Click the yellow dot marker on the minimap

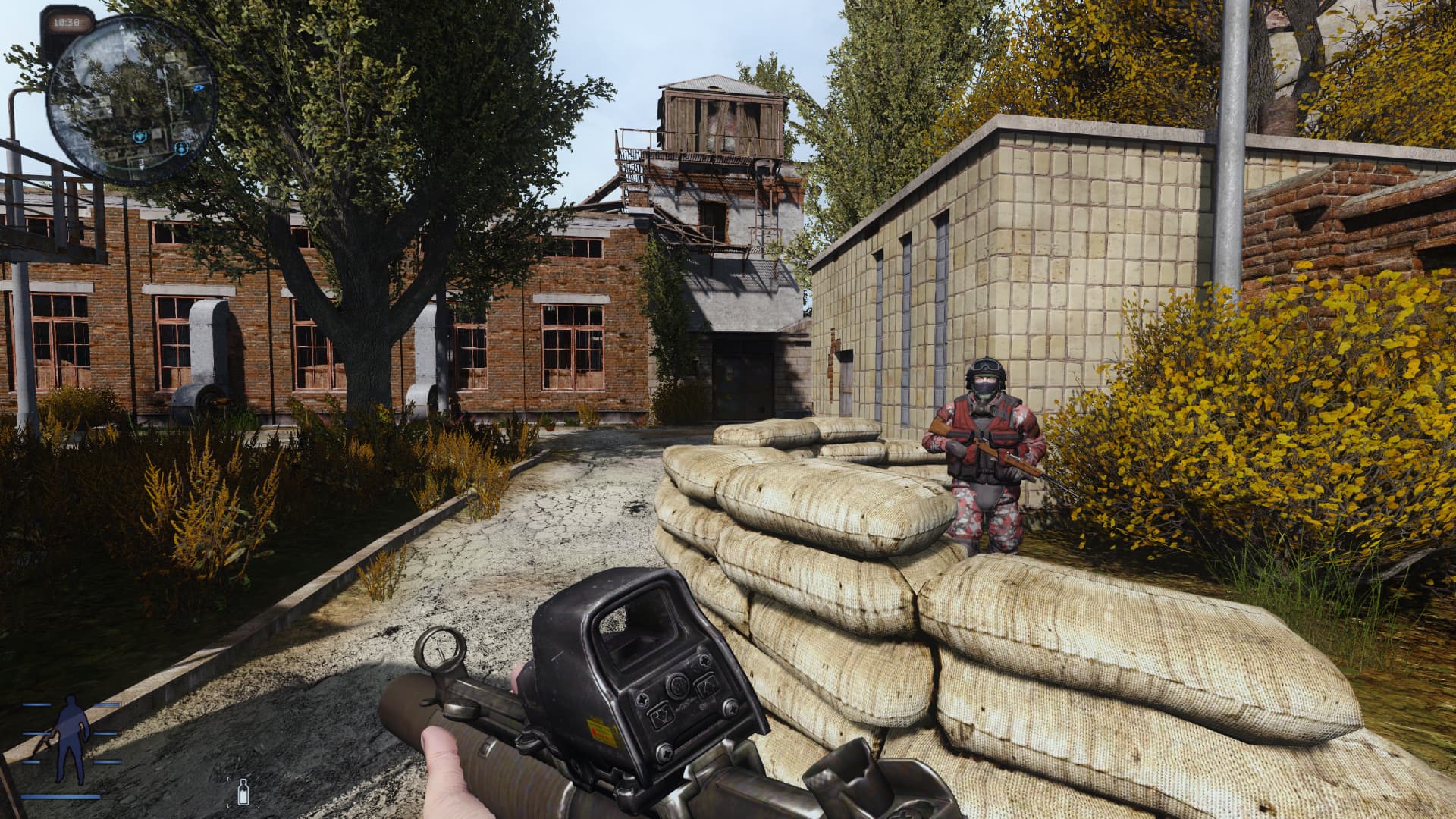tap(131, 98)
